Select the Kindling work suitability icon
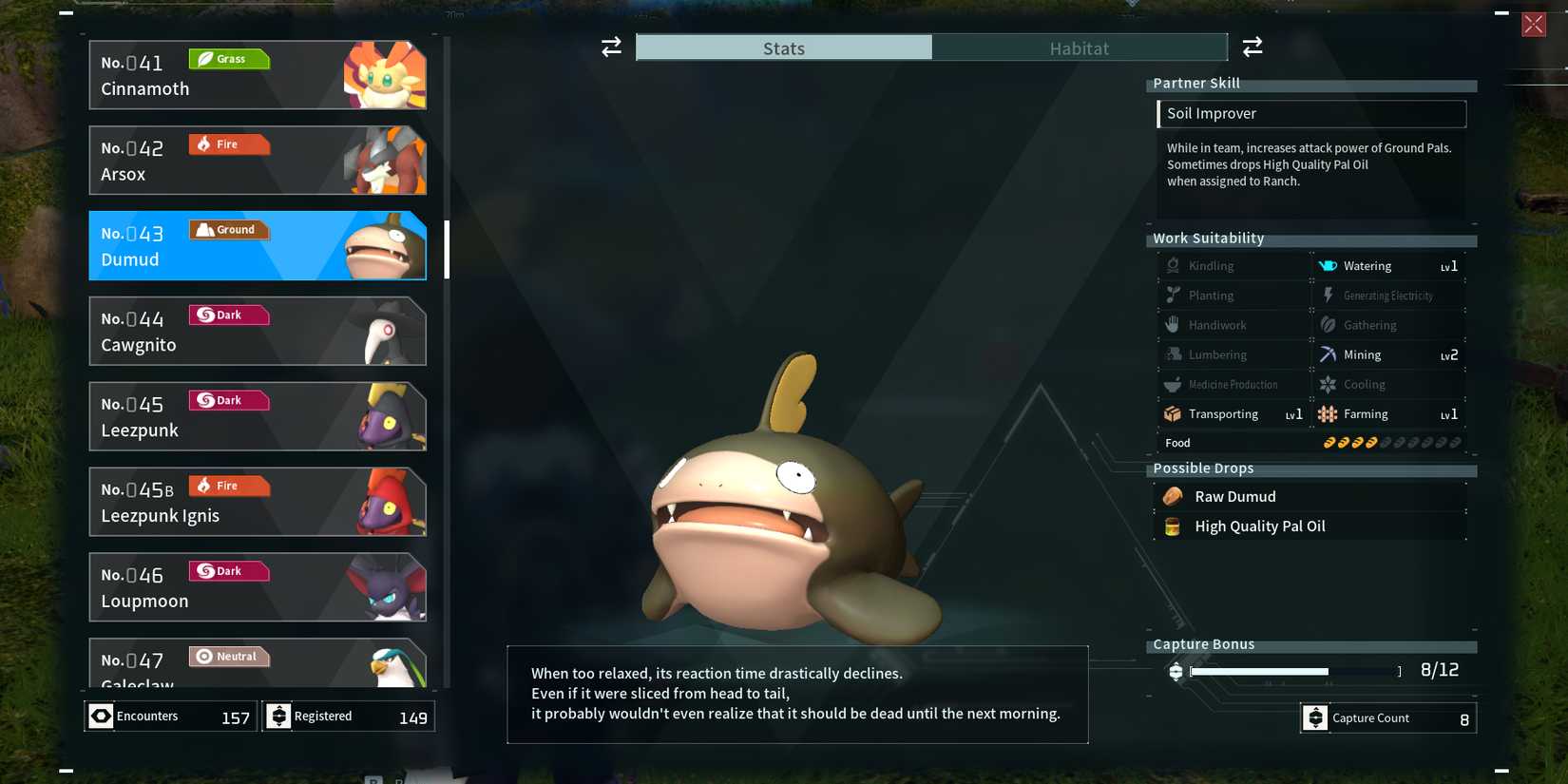The width and height of the screenshot is (1568, 784). [1173, 265]
